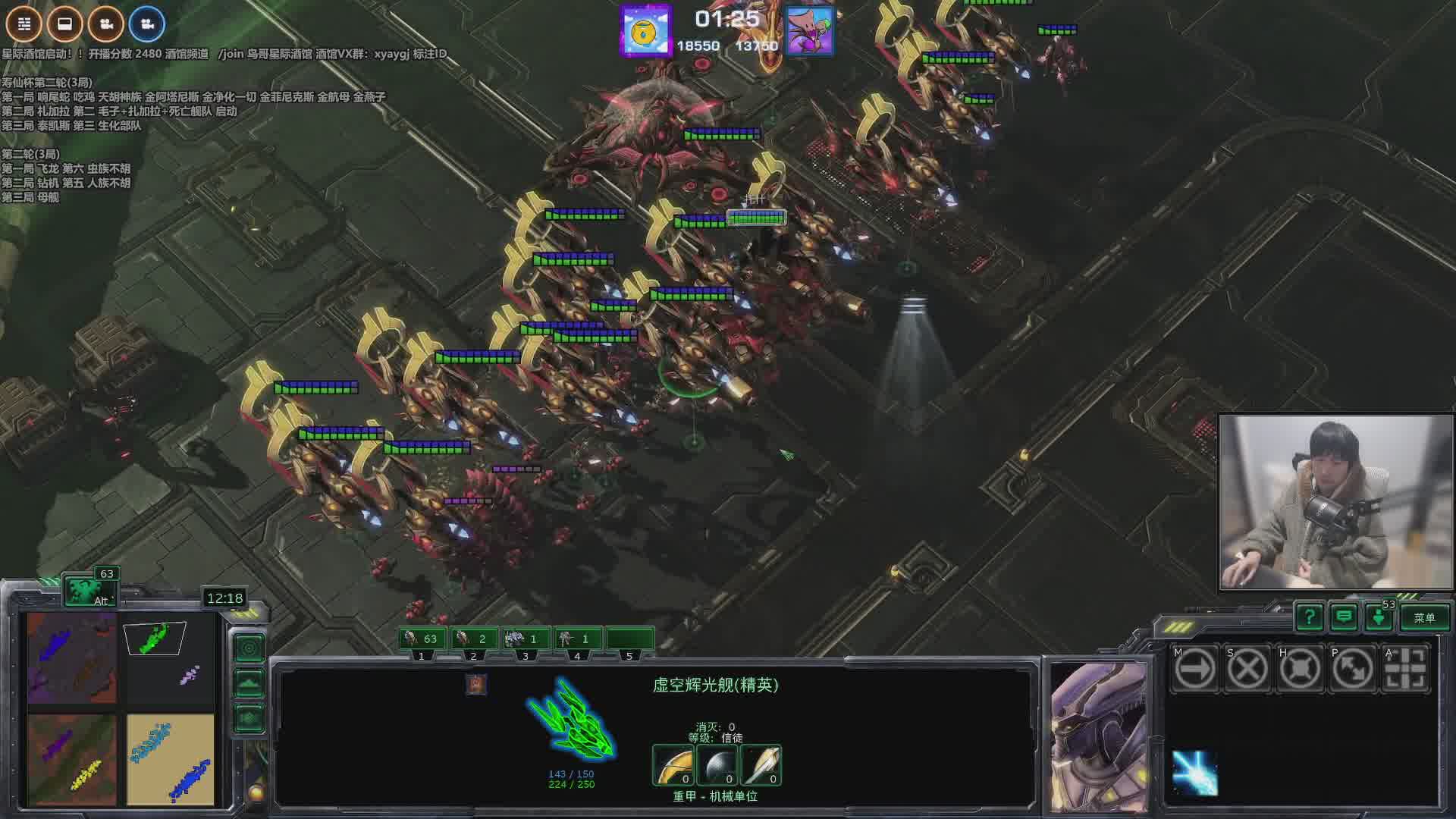Select the Patrol command
The width and height of the screenshot is (1456, 819).
(1352, 669)
